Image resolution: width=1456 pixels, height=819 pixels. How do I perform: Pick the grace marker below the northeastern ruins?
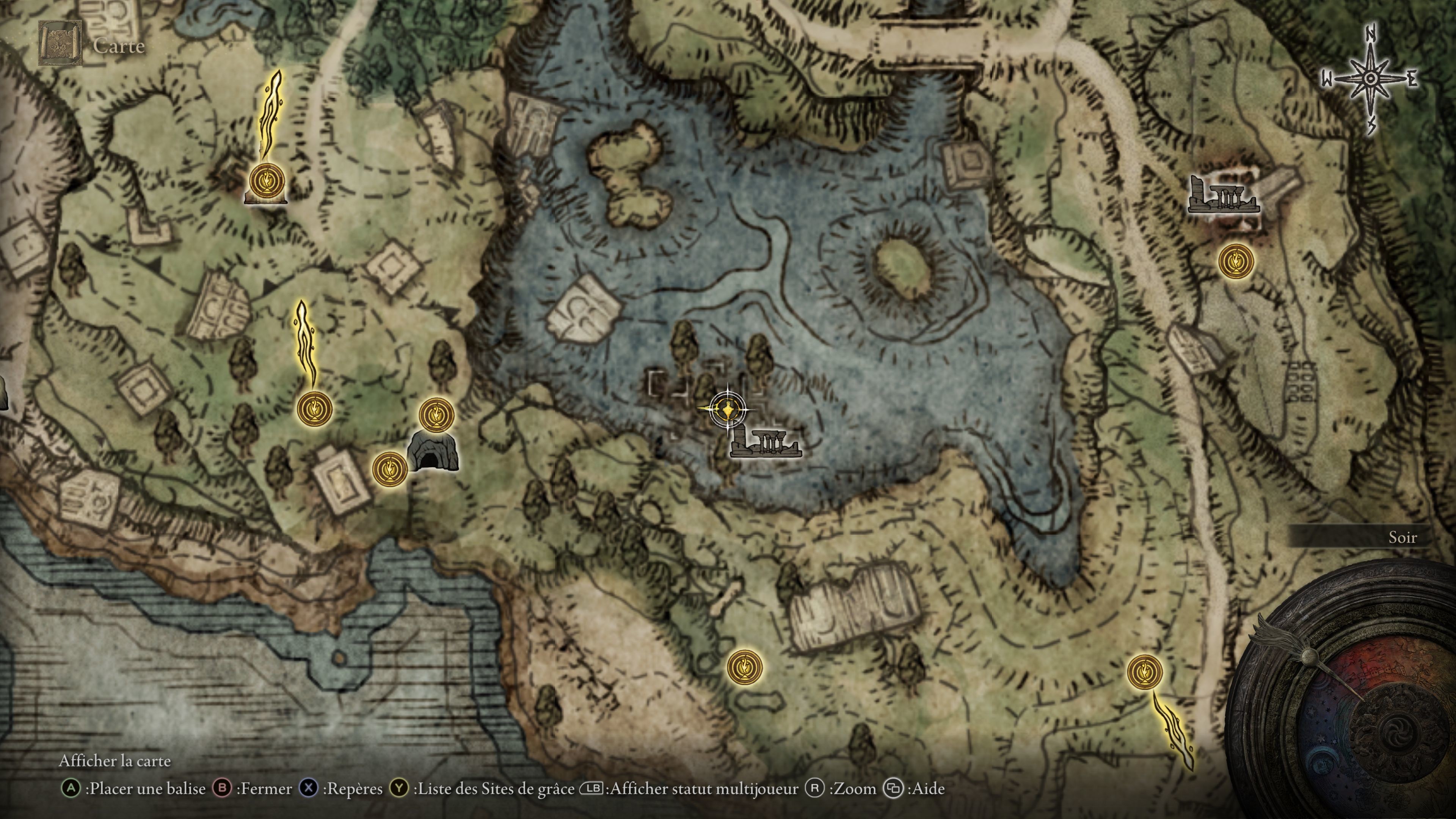1236,260
